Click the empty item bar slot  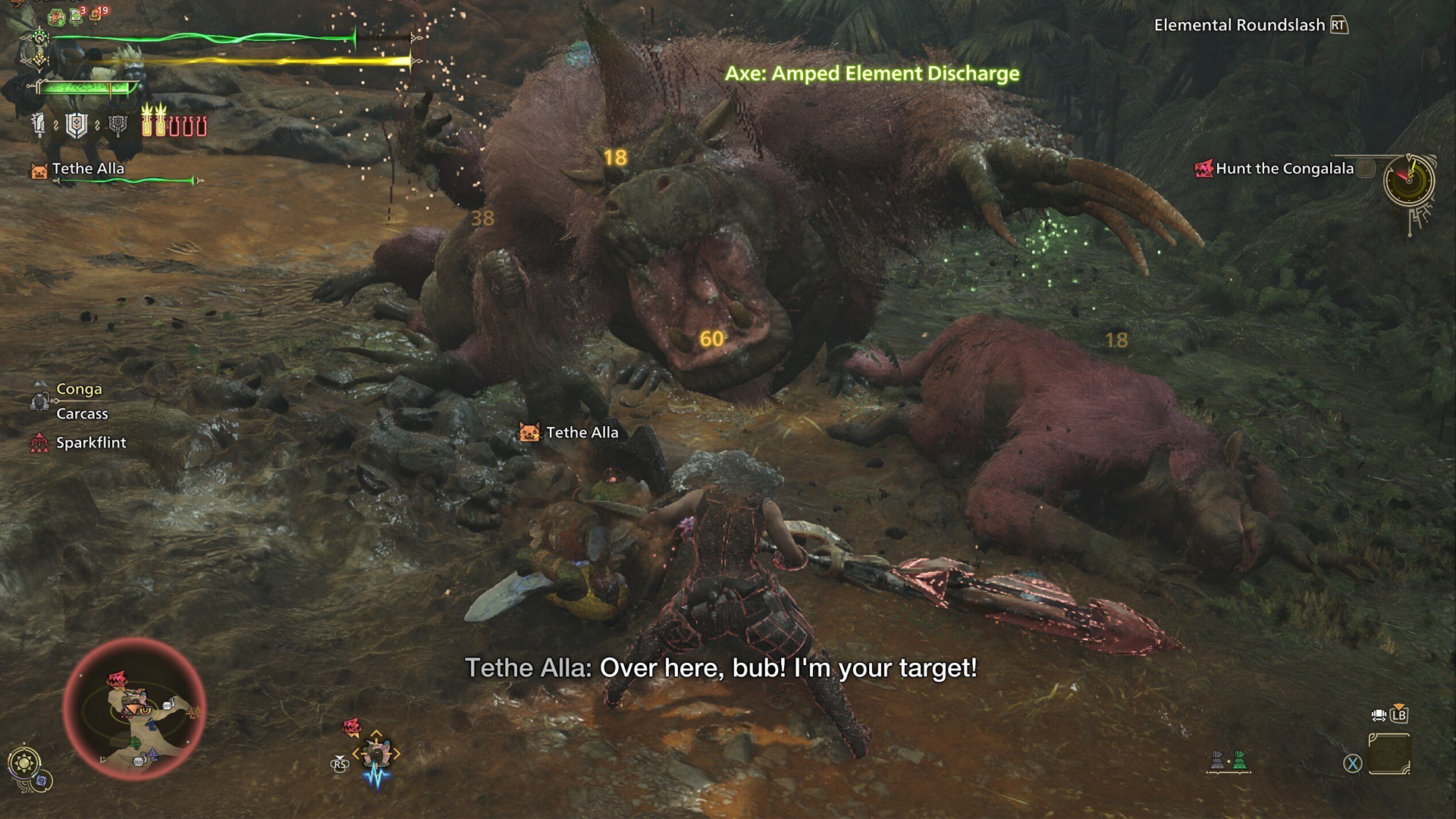(x=1389, y=754)
